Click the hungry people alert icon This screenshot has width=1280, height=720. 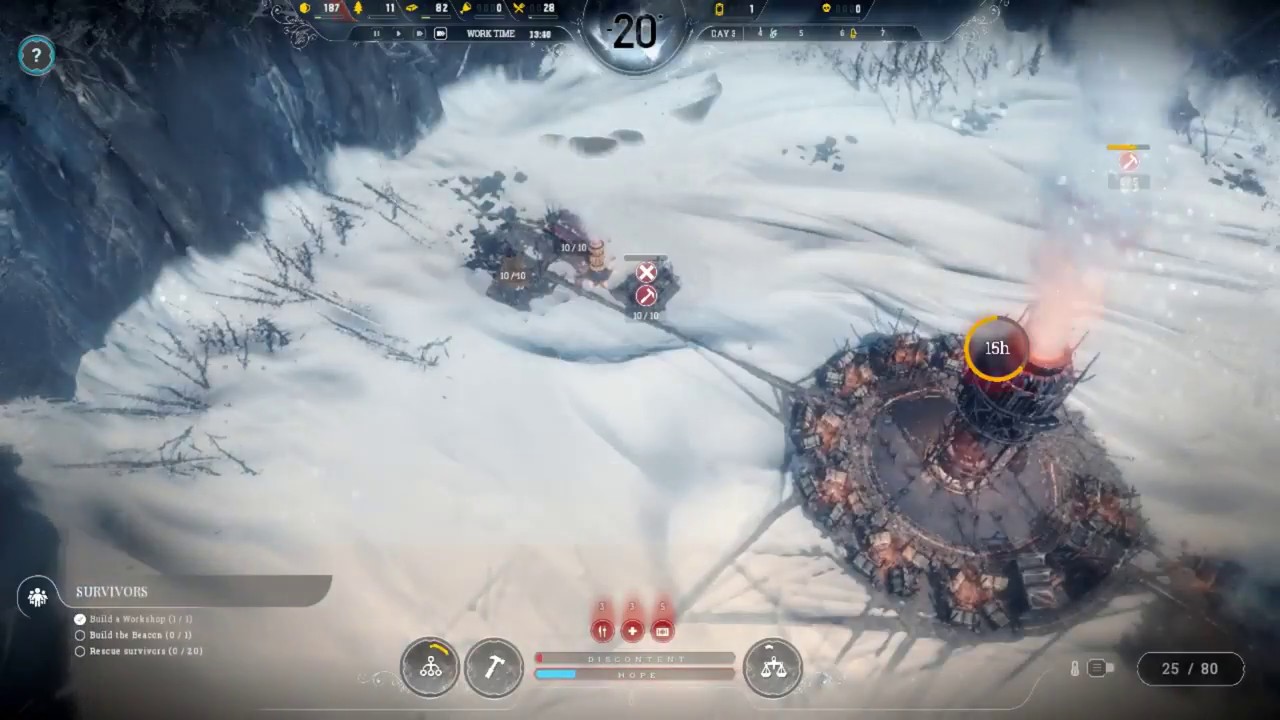[x=602, y=630]
